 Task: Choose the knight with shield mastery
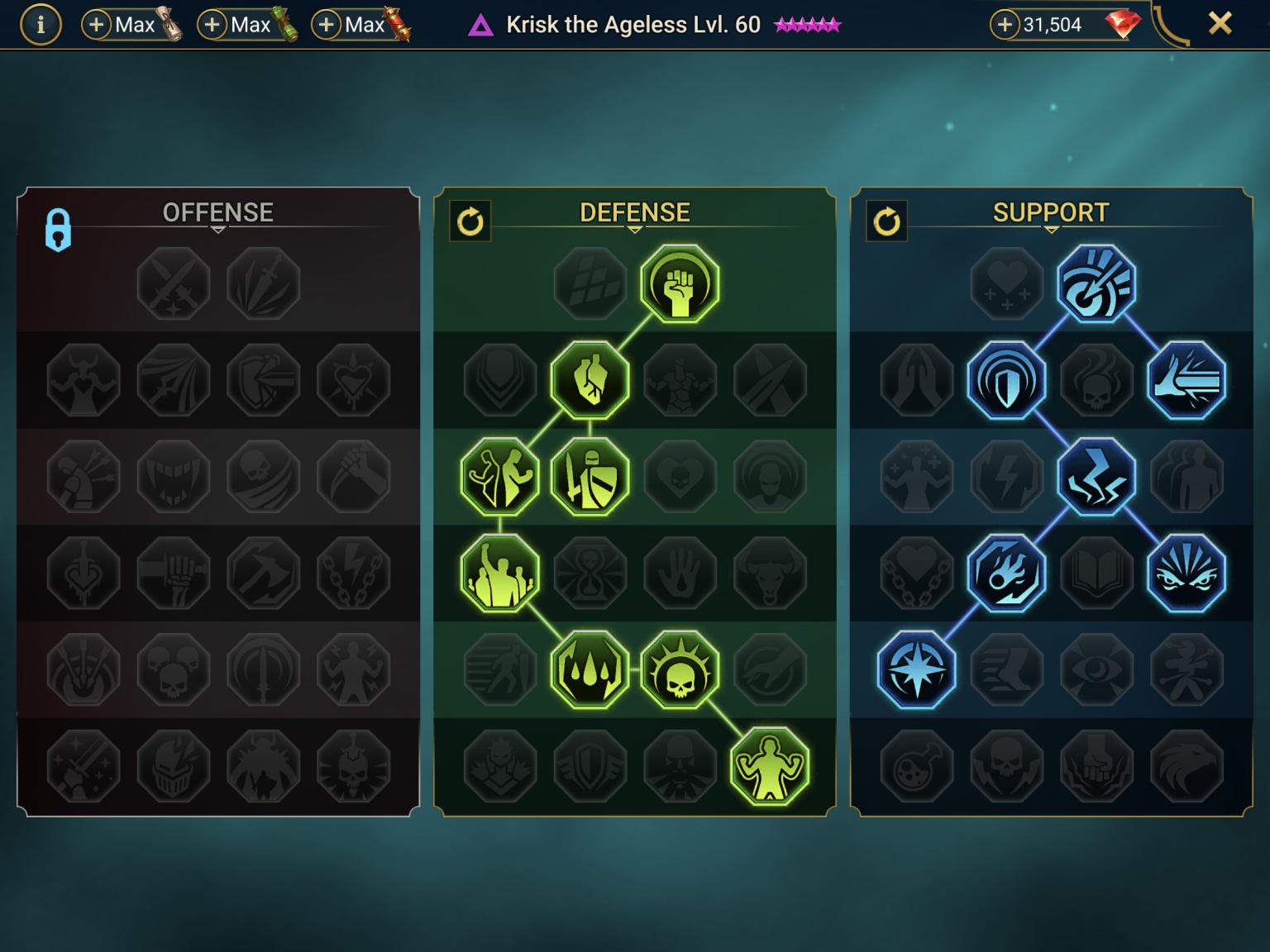click(590, 477)
